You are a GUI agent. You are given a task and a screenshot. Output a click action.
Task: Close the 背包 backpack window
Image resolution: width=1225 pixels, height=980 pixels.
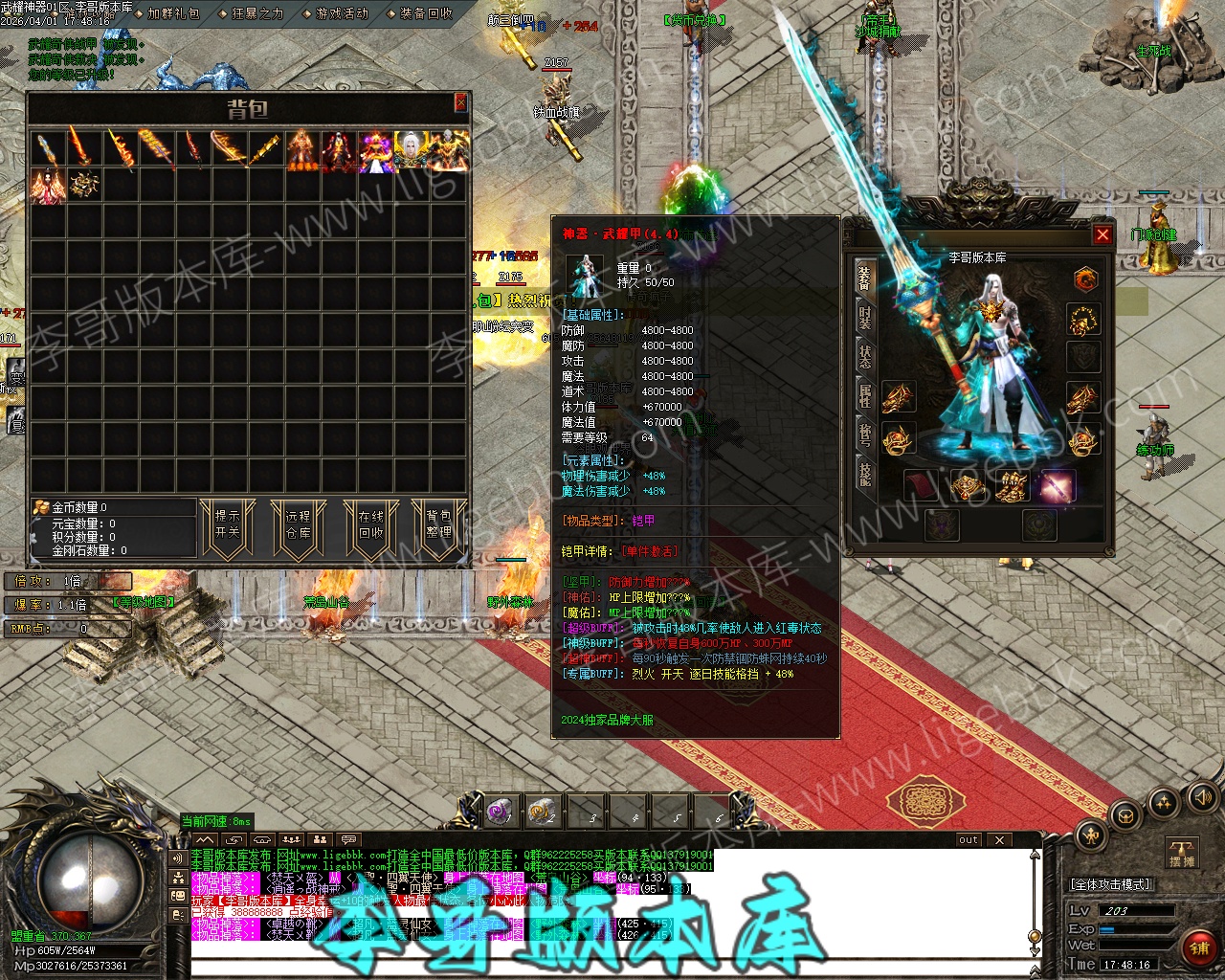tap(460, 102)
